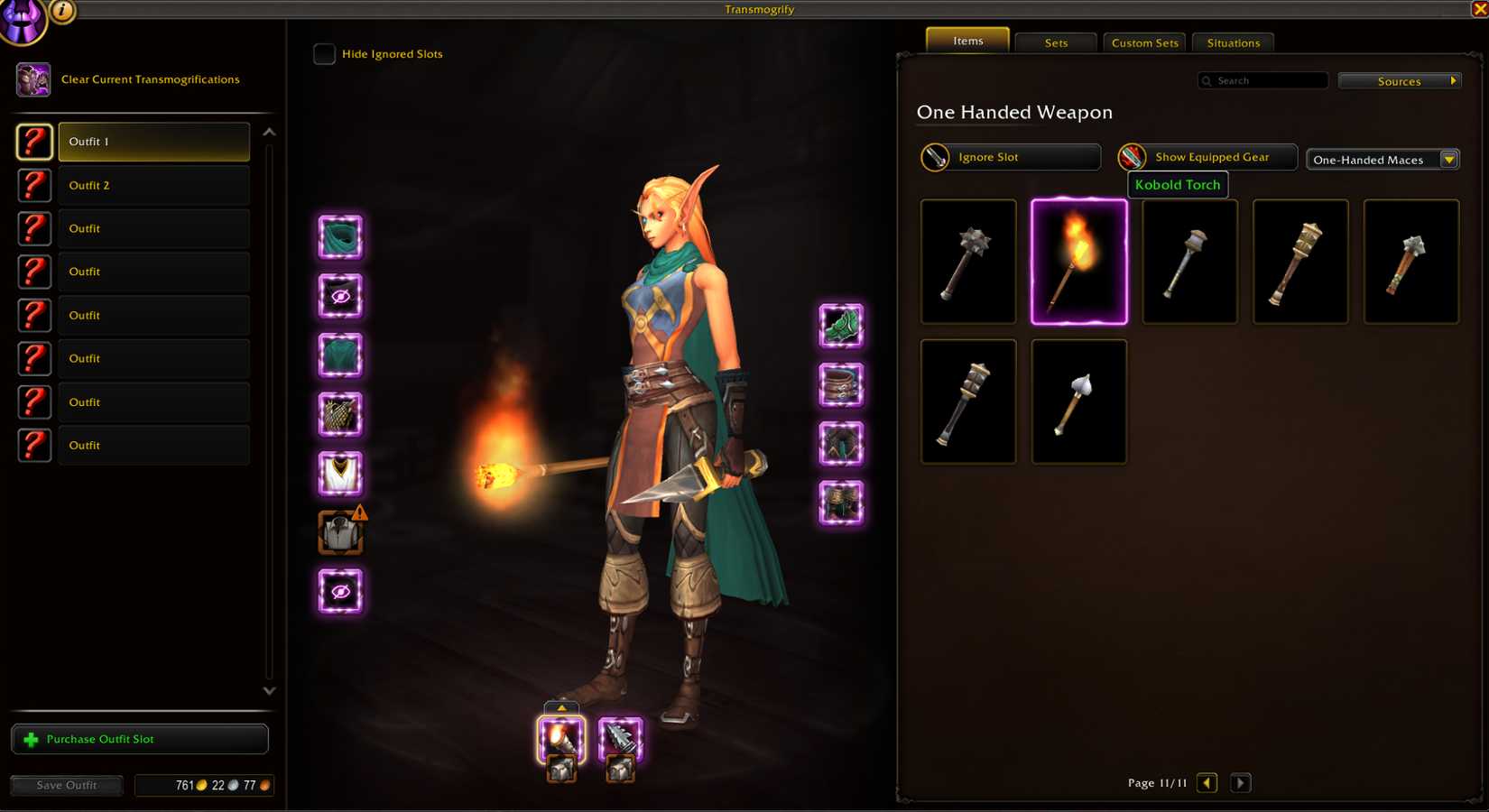Click the shirt slot with warning indicator
Viewport: 1489px width, 812px height.
pos(340,531)
